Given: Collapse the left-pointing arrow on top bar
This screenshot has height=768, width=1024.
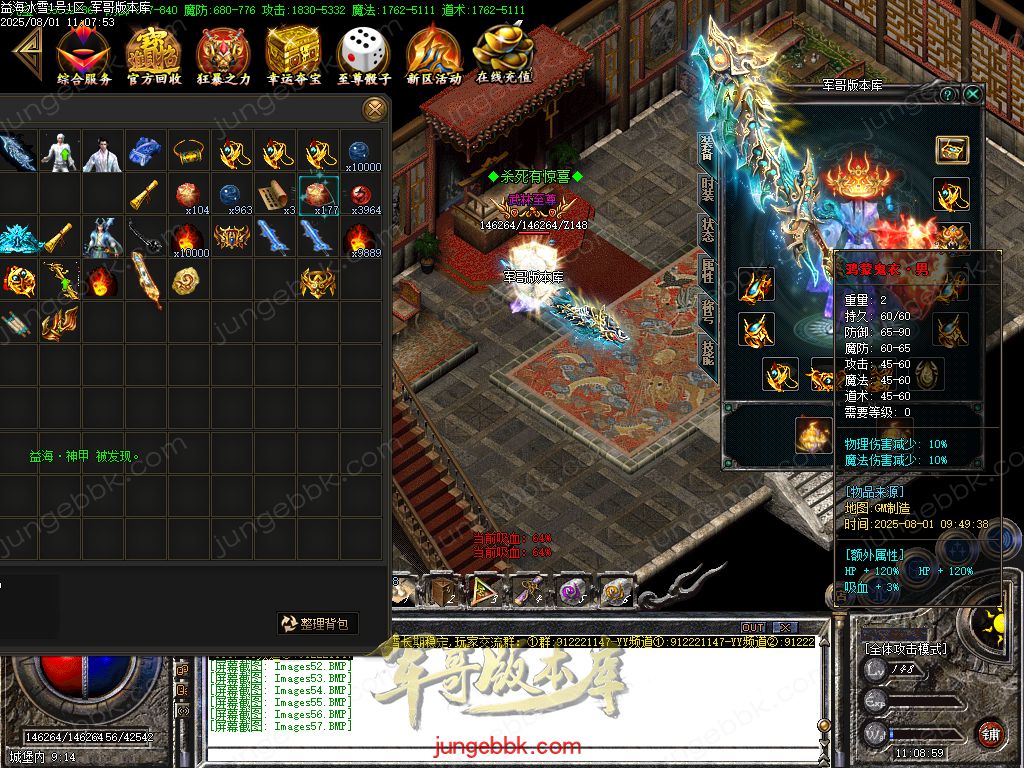Looking at the screenshot, I should tap(24, 50).
